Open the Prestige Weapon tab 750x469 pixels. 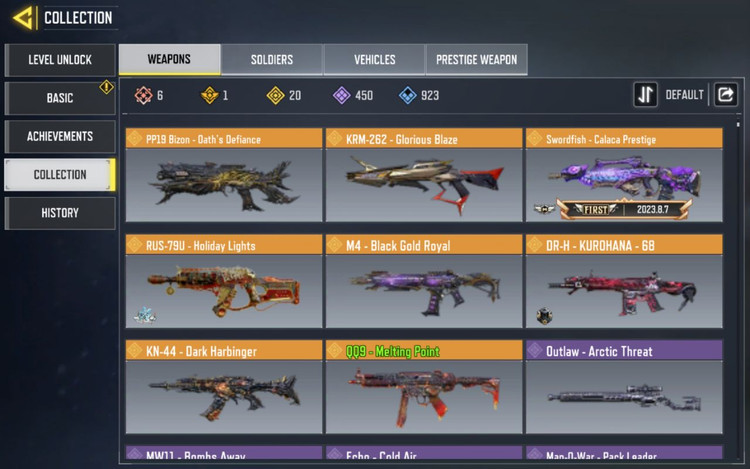[x=476, y=60]
